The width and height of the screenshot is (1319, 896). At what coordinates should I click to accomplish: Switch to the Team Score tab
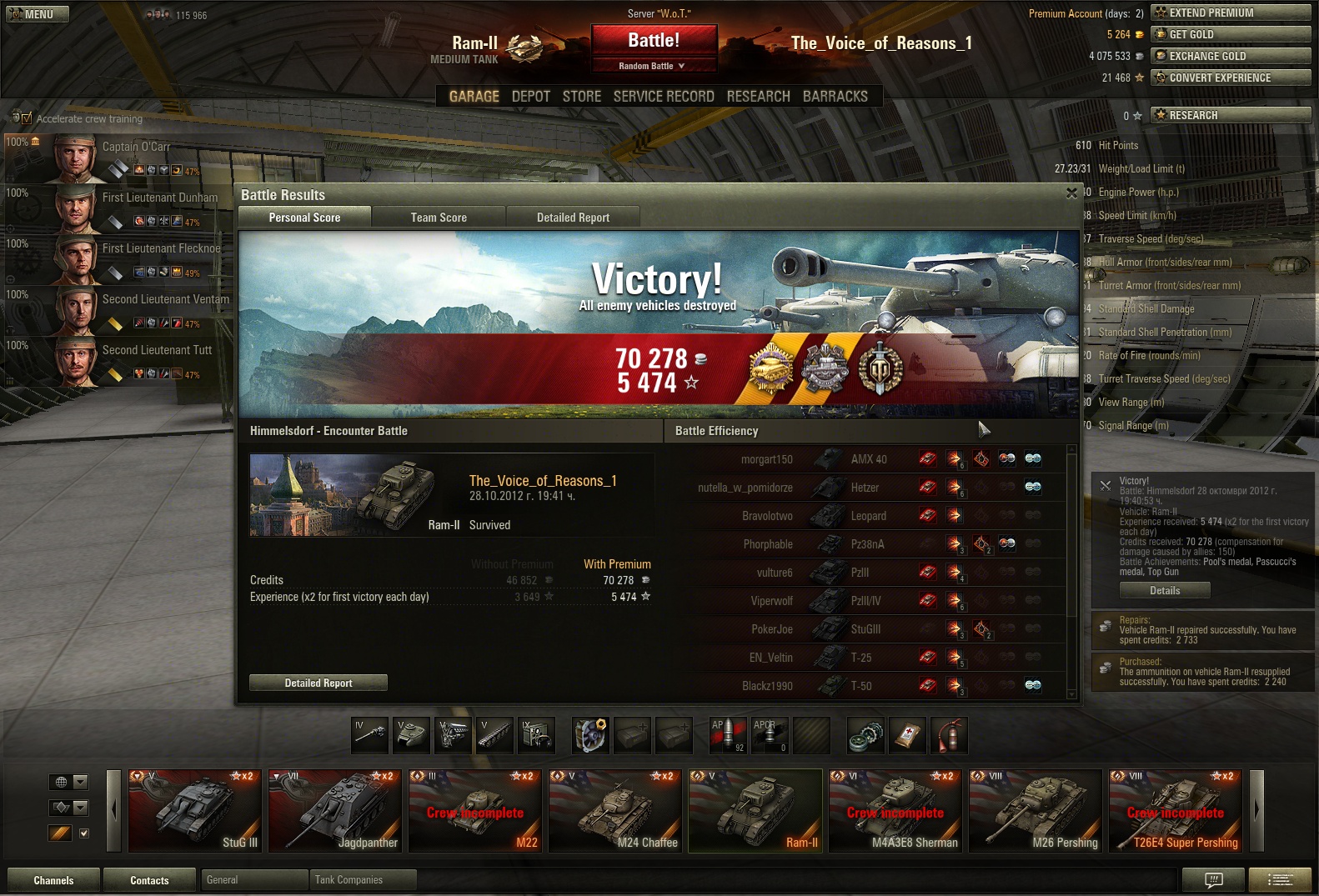pyautogui.click(x=439, y=218)
